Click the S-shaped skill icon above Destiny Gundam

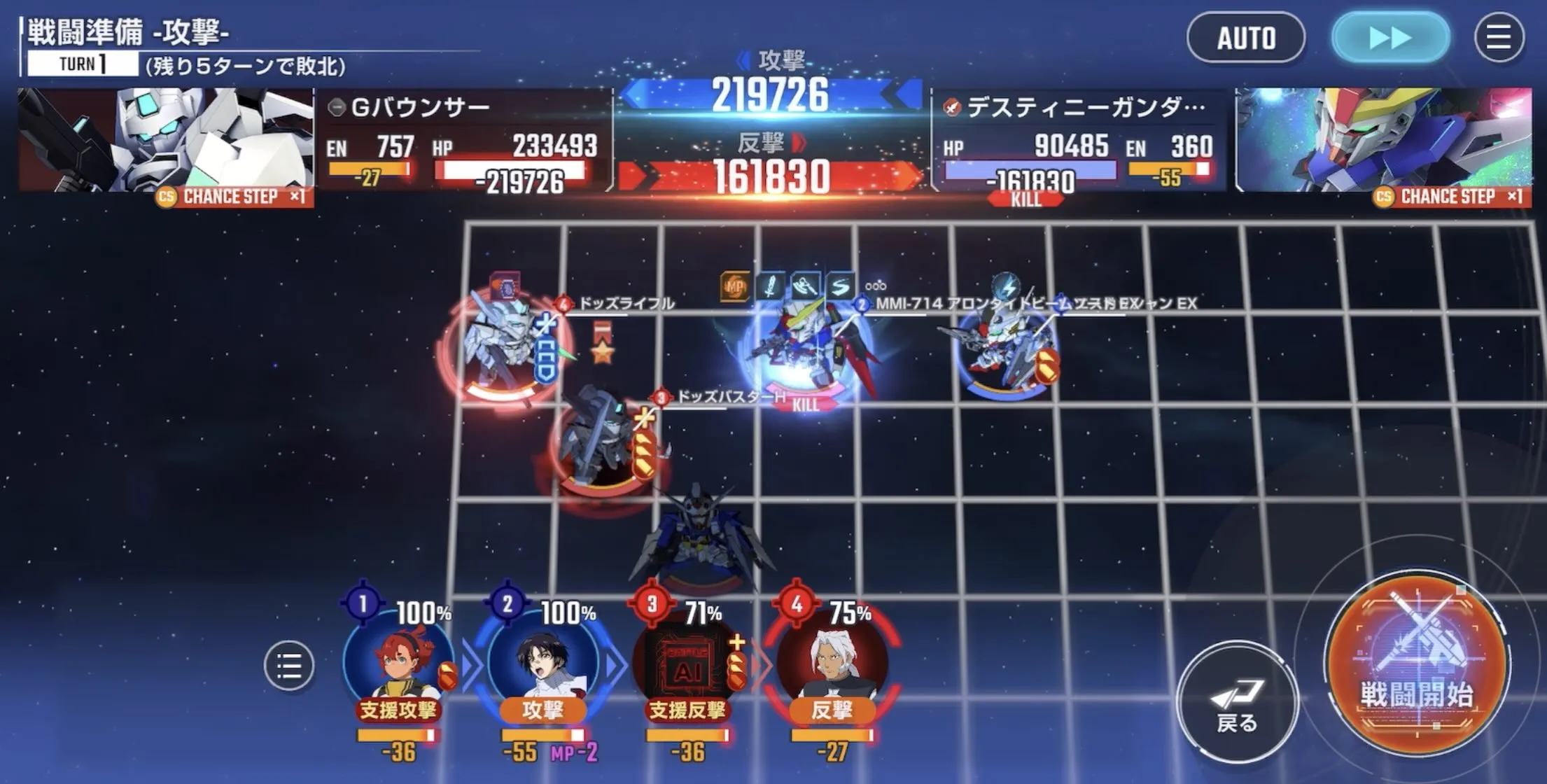pos(840,285)
